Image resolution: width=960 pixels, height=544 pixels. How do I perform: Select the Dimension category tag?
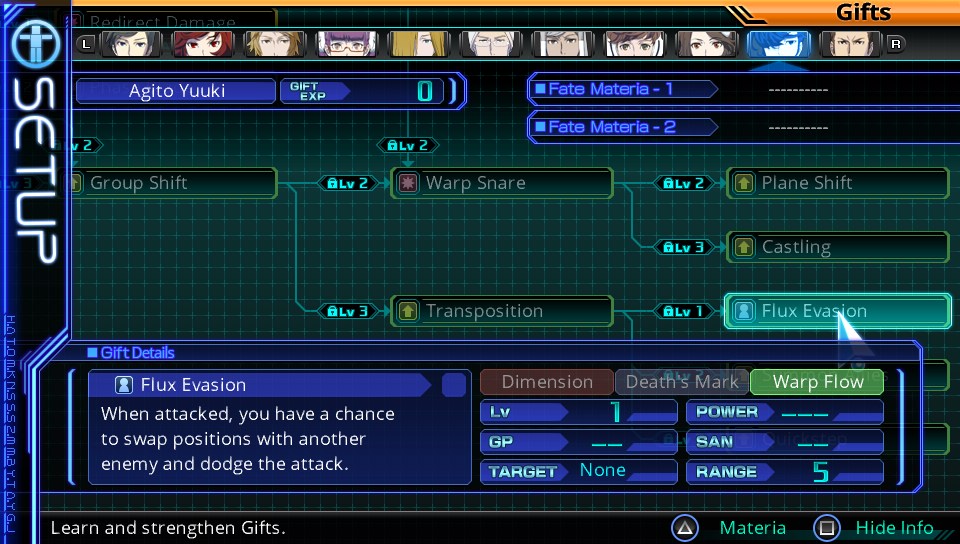point(547,382)
